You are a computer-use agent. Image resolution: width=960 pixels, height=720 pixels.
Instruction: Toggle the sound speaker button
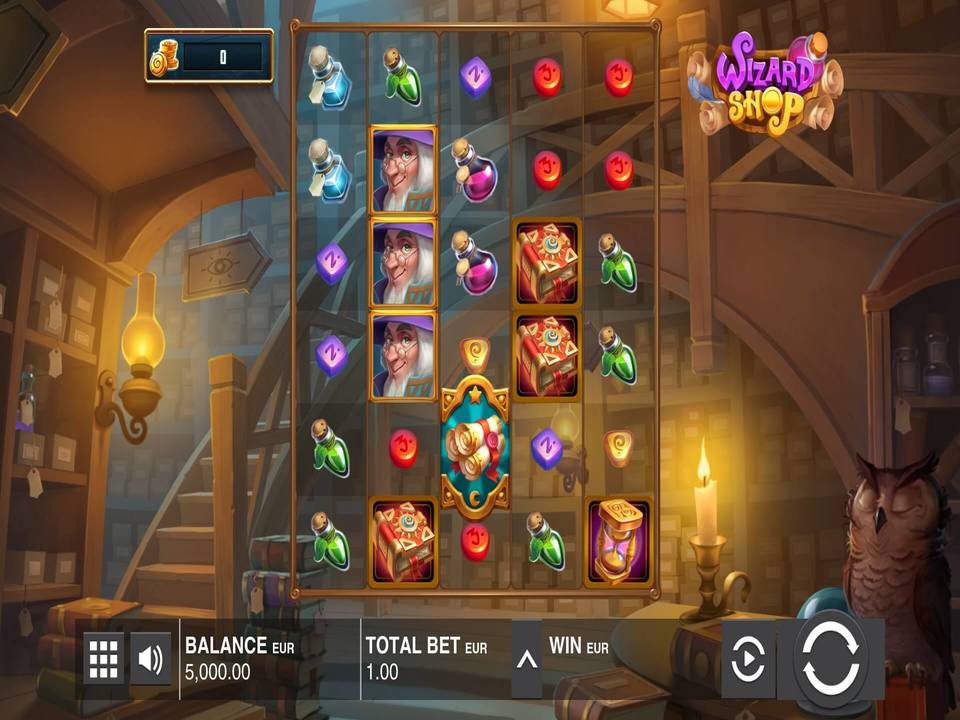(x=151, y=658)
